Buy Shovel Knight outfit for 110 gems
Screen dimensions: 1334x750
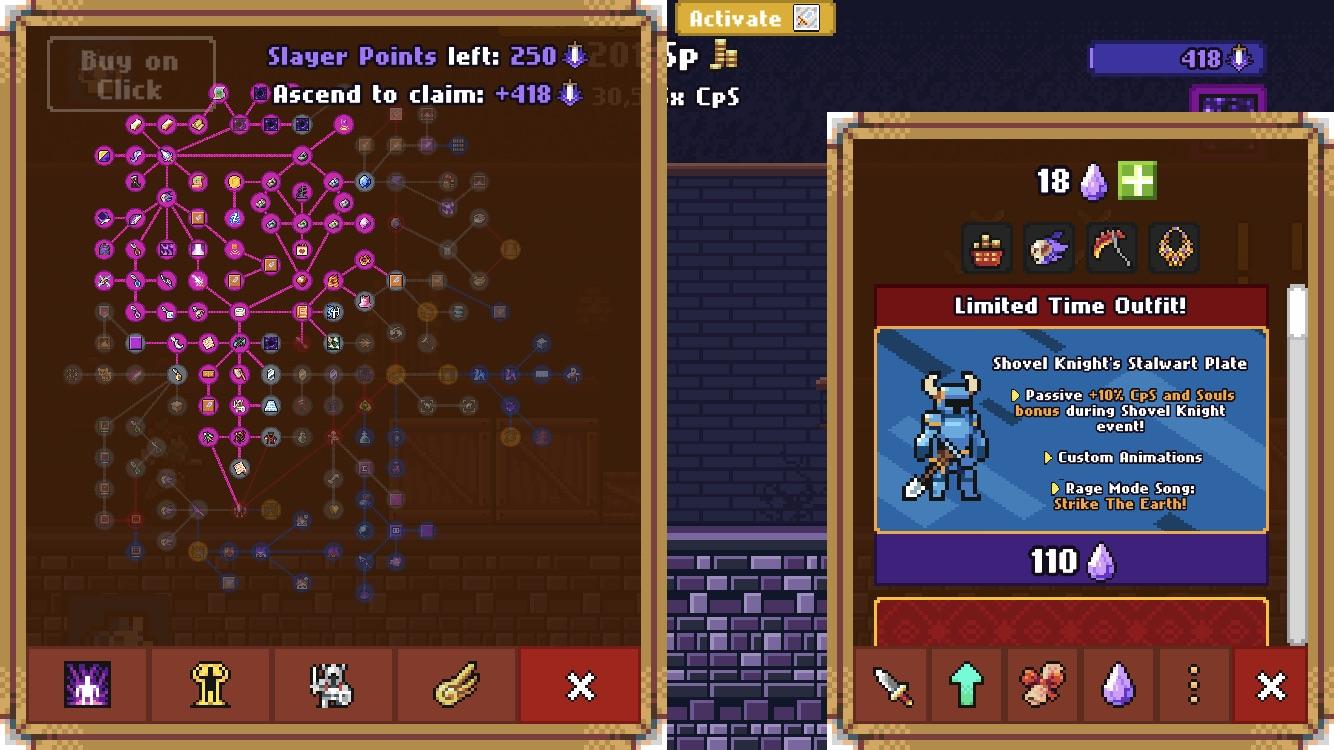pyautogui.click(x=1071, y=561)
